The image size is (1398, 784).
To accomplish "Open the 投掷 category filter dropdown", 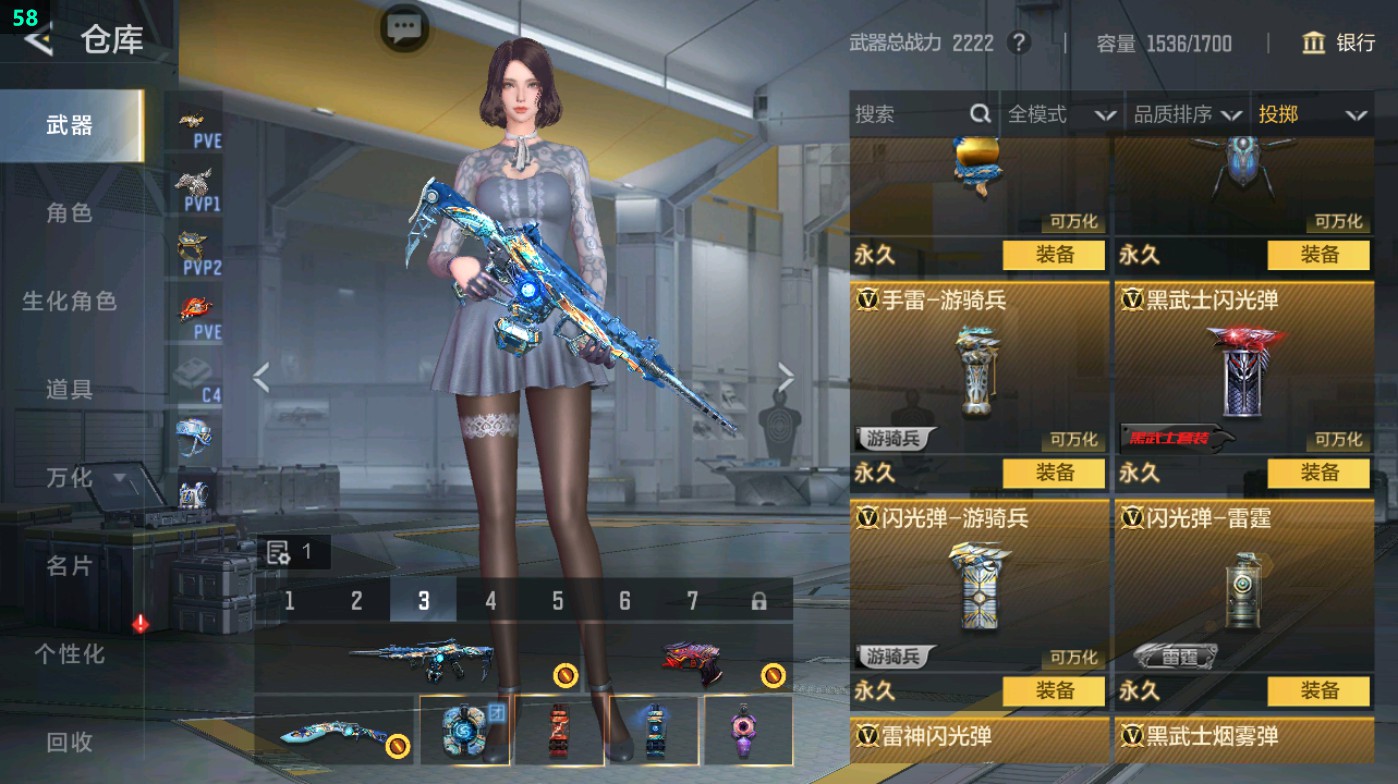I will [1315, 114].
